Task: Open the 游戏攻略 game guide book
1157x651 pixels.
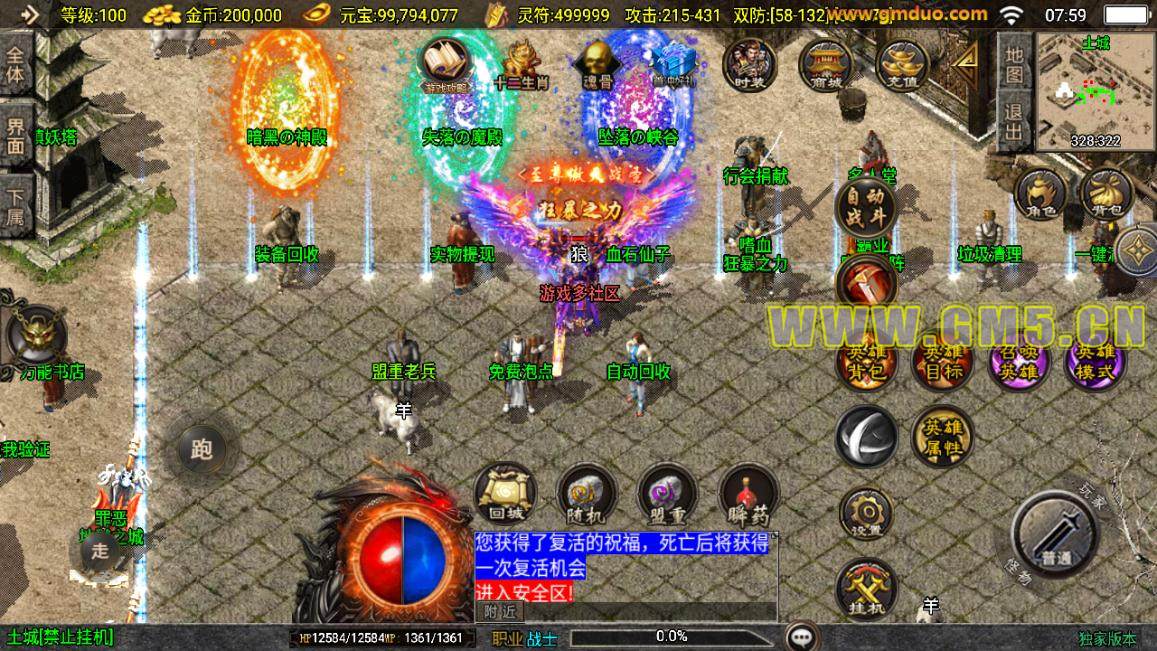Action: (445, 65)
